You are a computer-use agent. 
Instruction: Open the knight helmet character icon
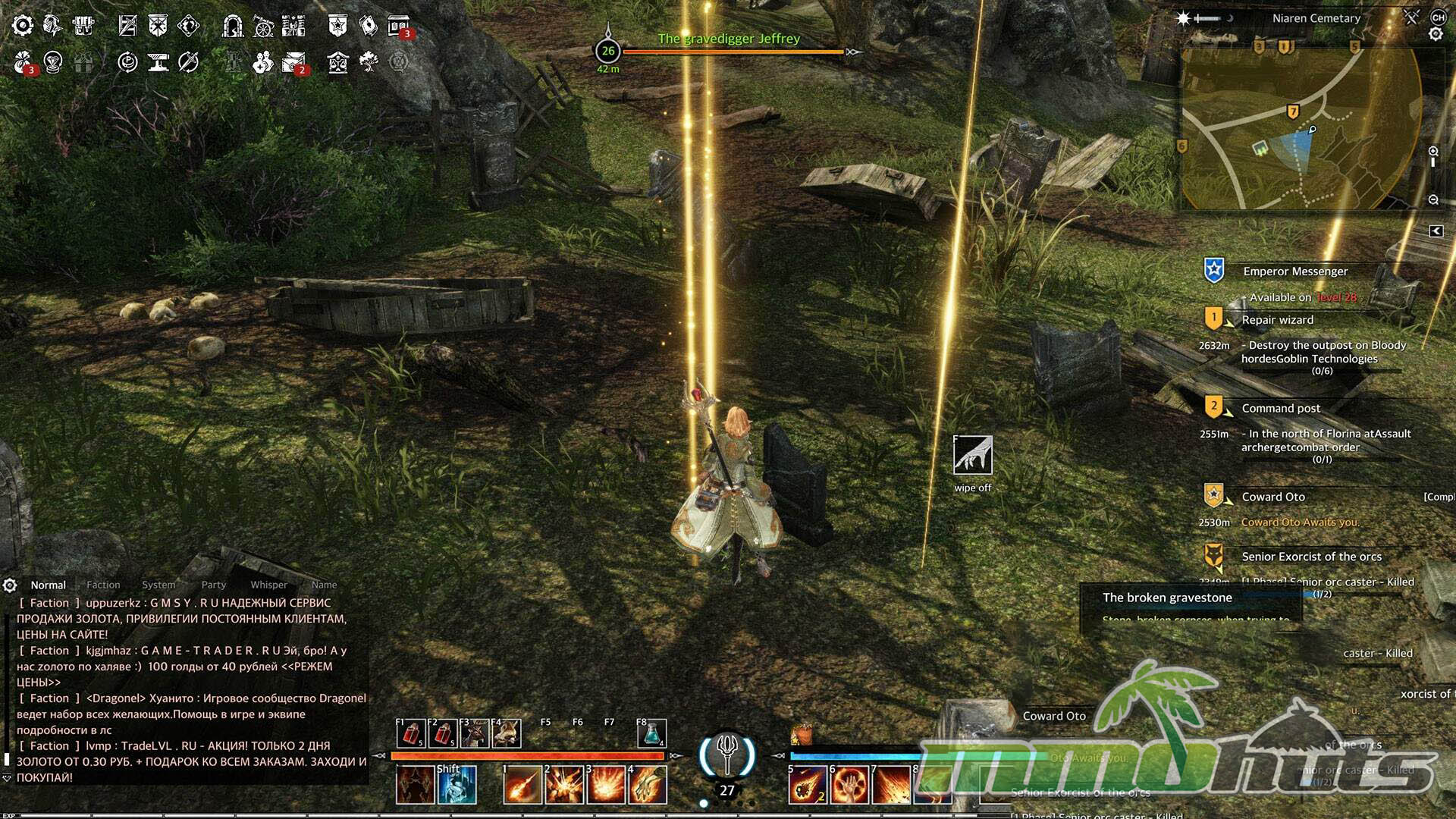pyautogui.click(x=52, y=26)
